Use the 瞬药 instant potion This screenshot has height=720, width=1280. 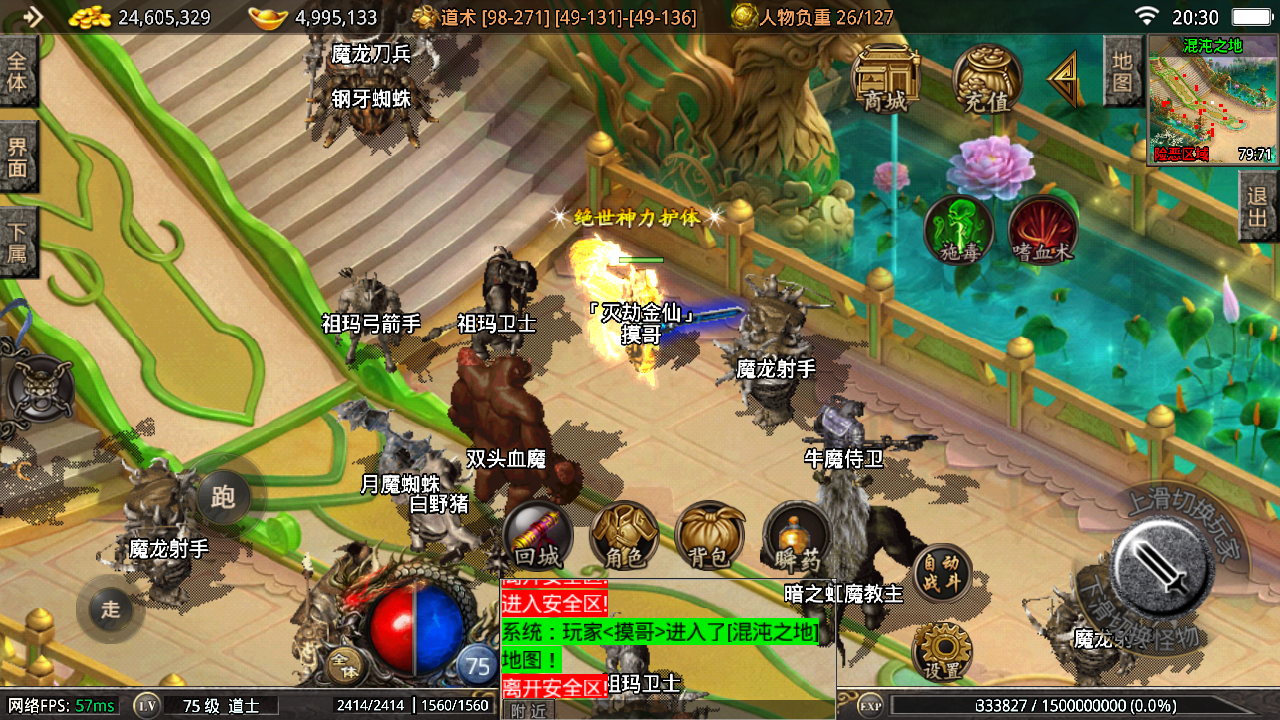(x=797, y=536)
